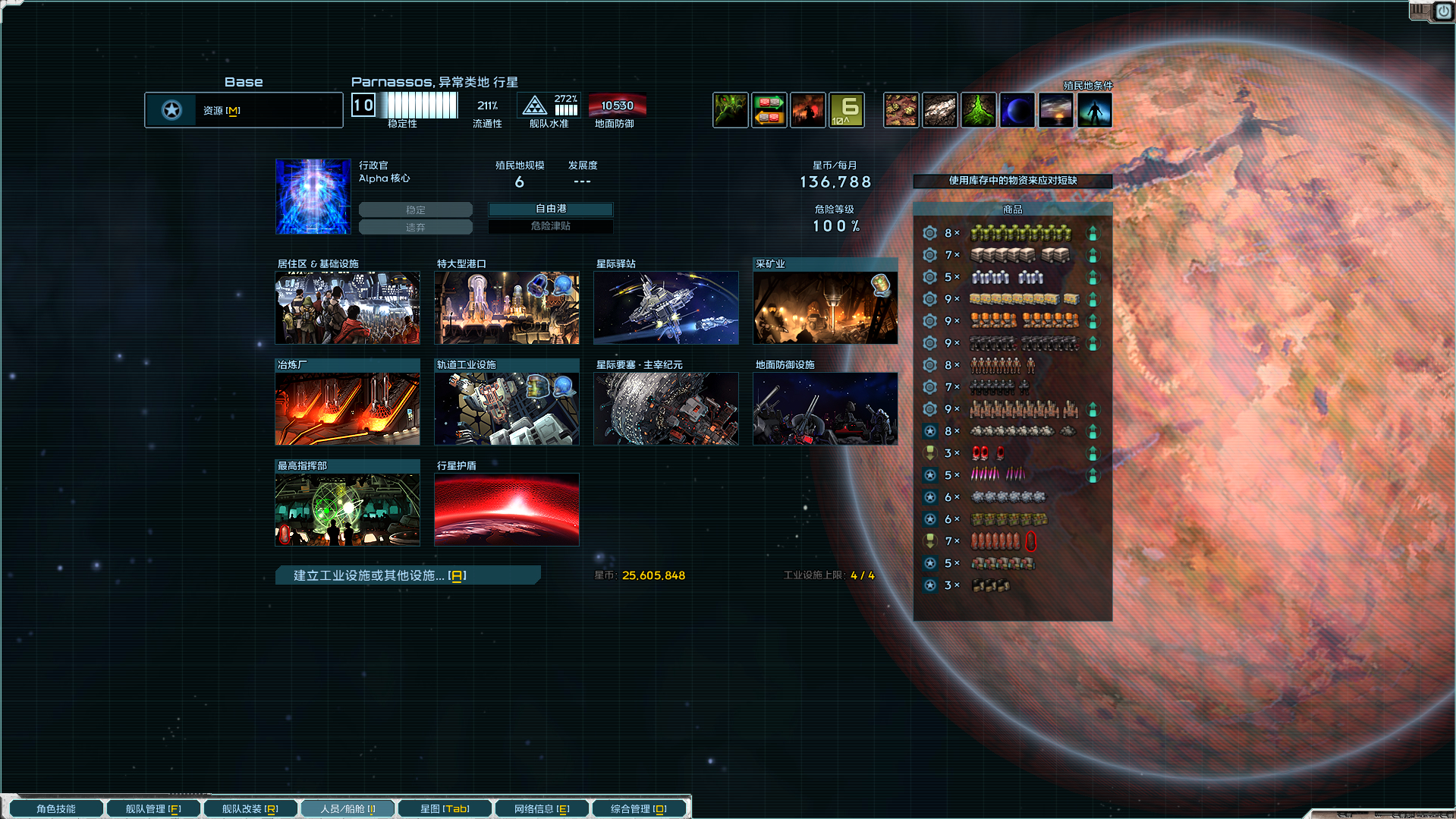Viewport: 1456px width, 819px height.
Task: Click the dark planet colony condition icon
Action: point(1017,109)
